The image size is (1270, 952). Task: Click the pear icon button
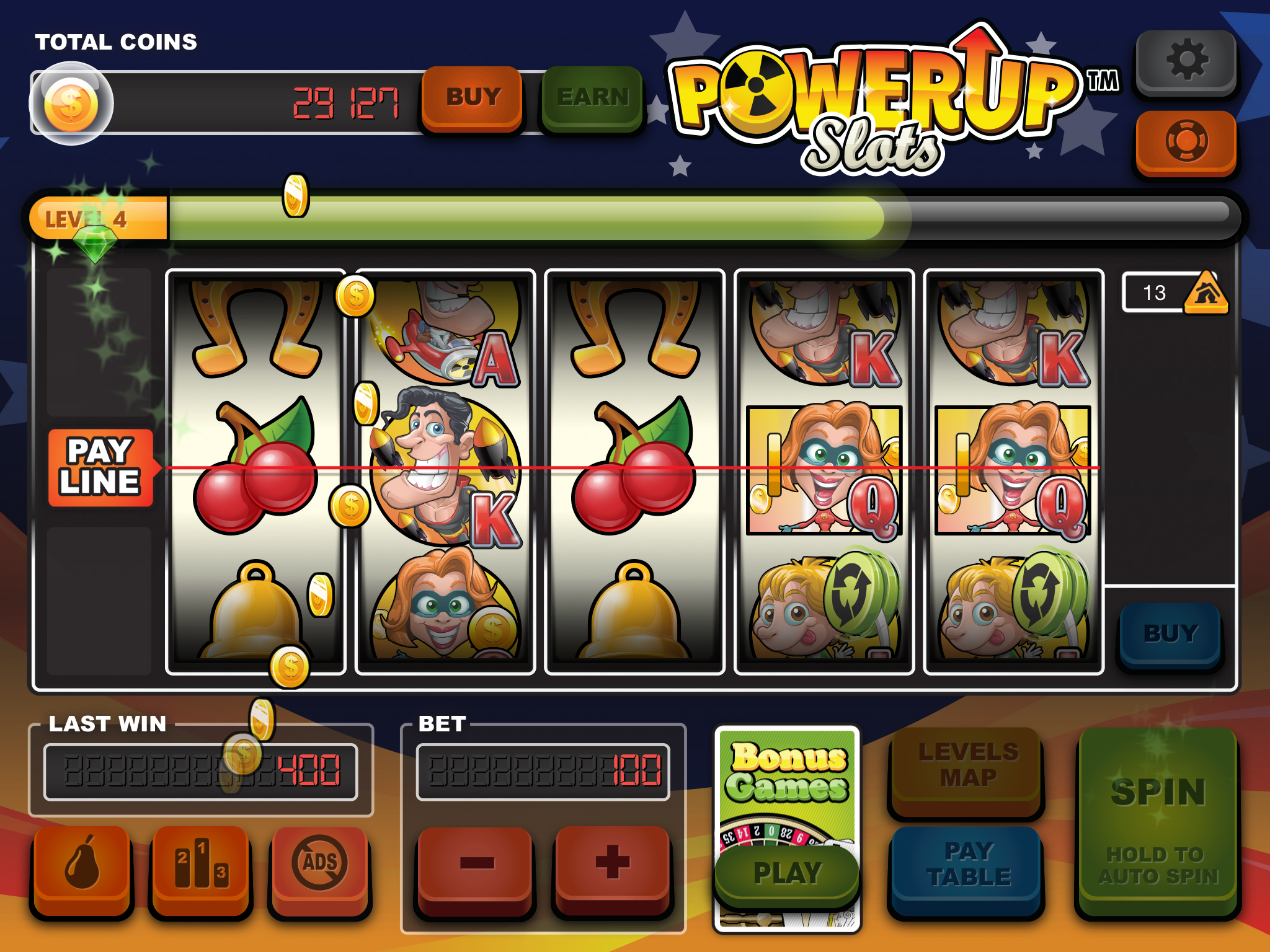click(82, 865)
